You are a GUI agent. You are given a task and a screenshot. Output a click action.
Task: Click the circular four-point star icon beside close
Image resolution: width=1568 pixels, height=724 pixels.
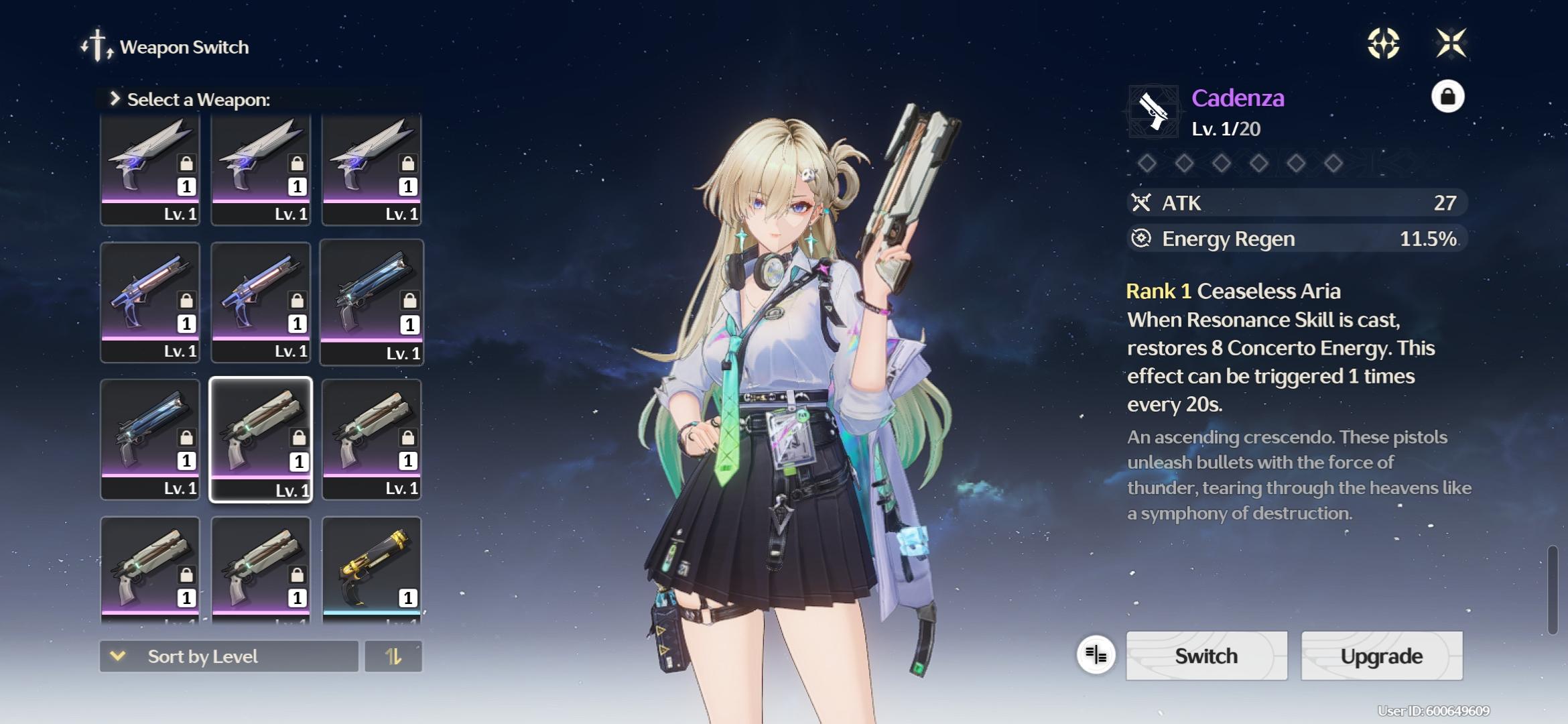[x=1383, y=44]
